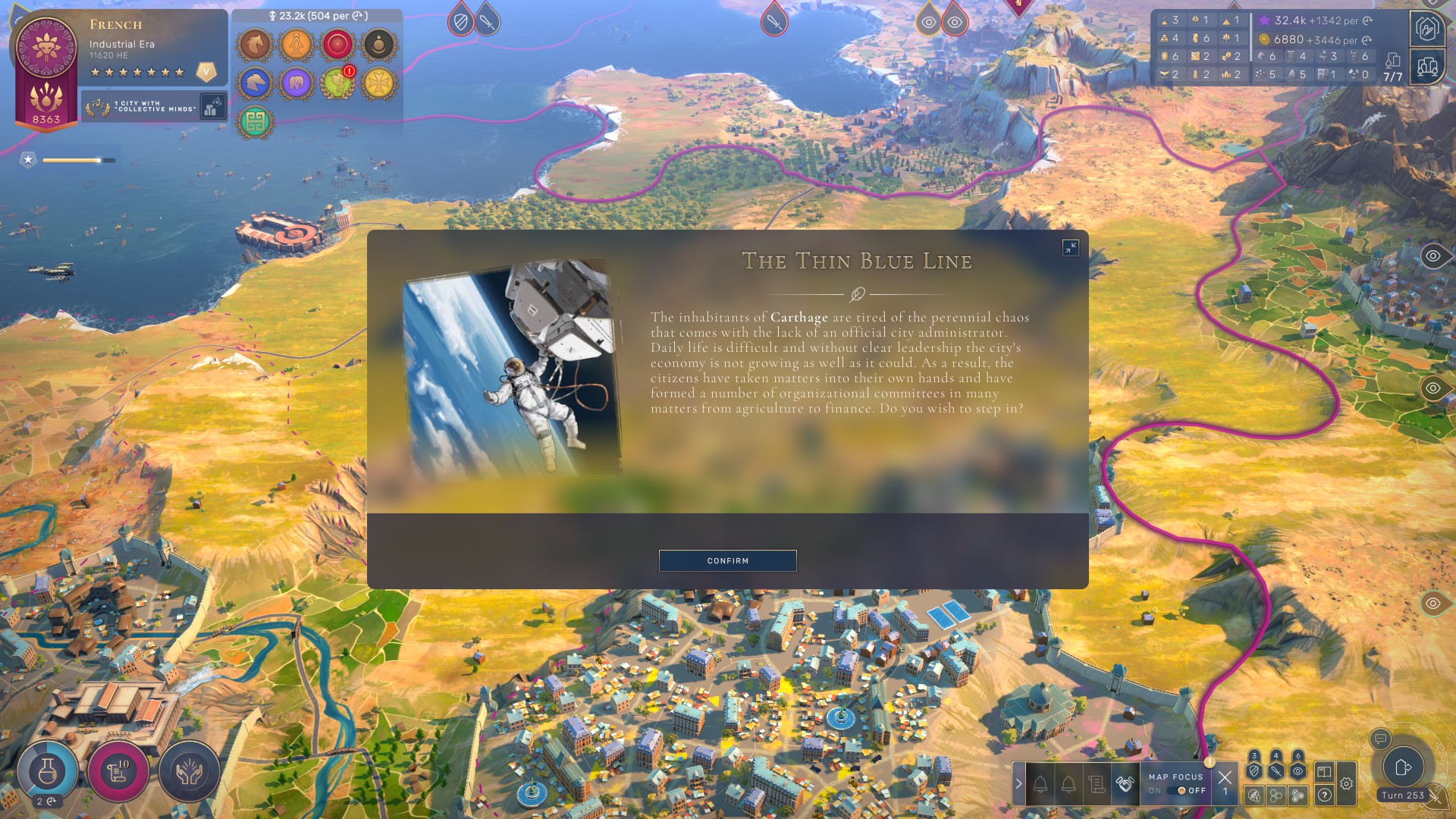
Task: Open the religion hands screen
Action: [x=189, y=771]
